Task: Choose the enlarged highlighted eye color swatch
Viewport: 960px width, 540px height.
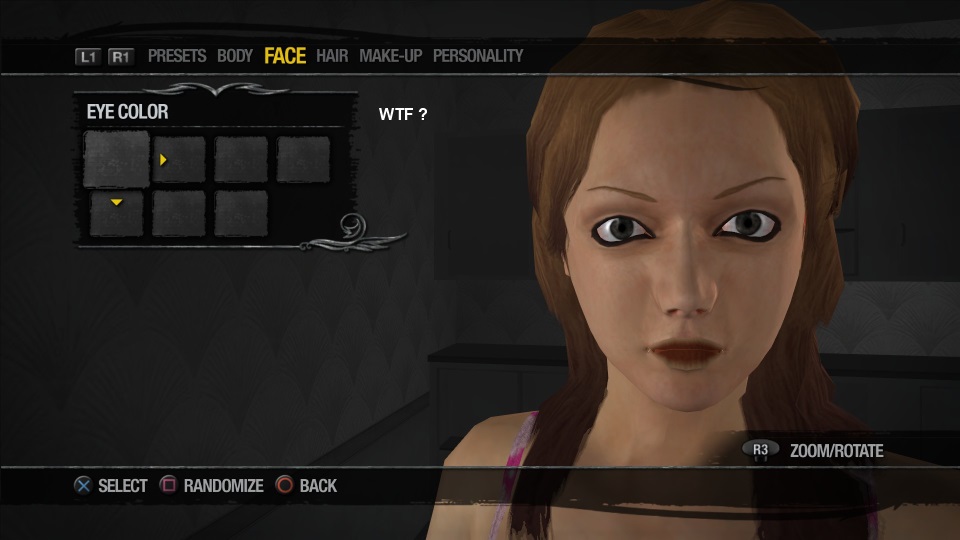Action: [116, 160]
